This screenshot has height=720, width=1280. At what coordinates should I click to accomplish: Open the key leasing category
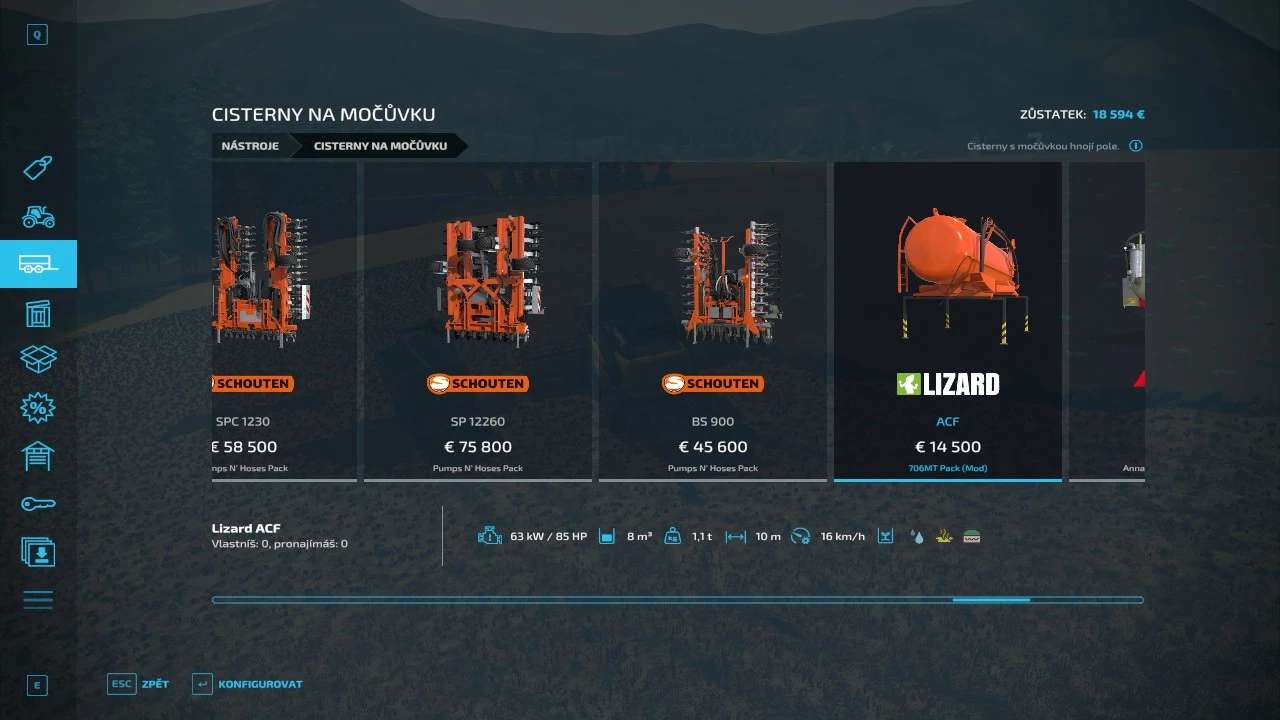pos(38,504)
